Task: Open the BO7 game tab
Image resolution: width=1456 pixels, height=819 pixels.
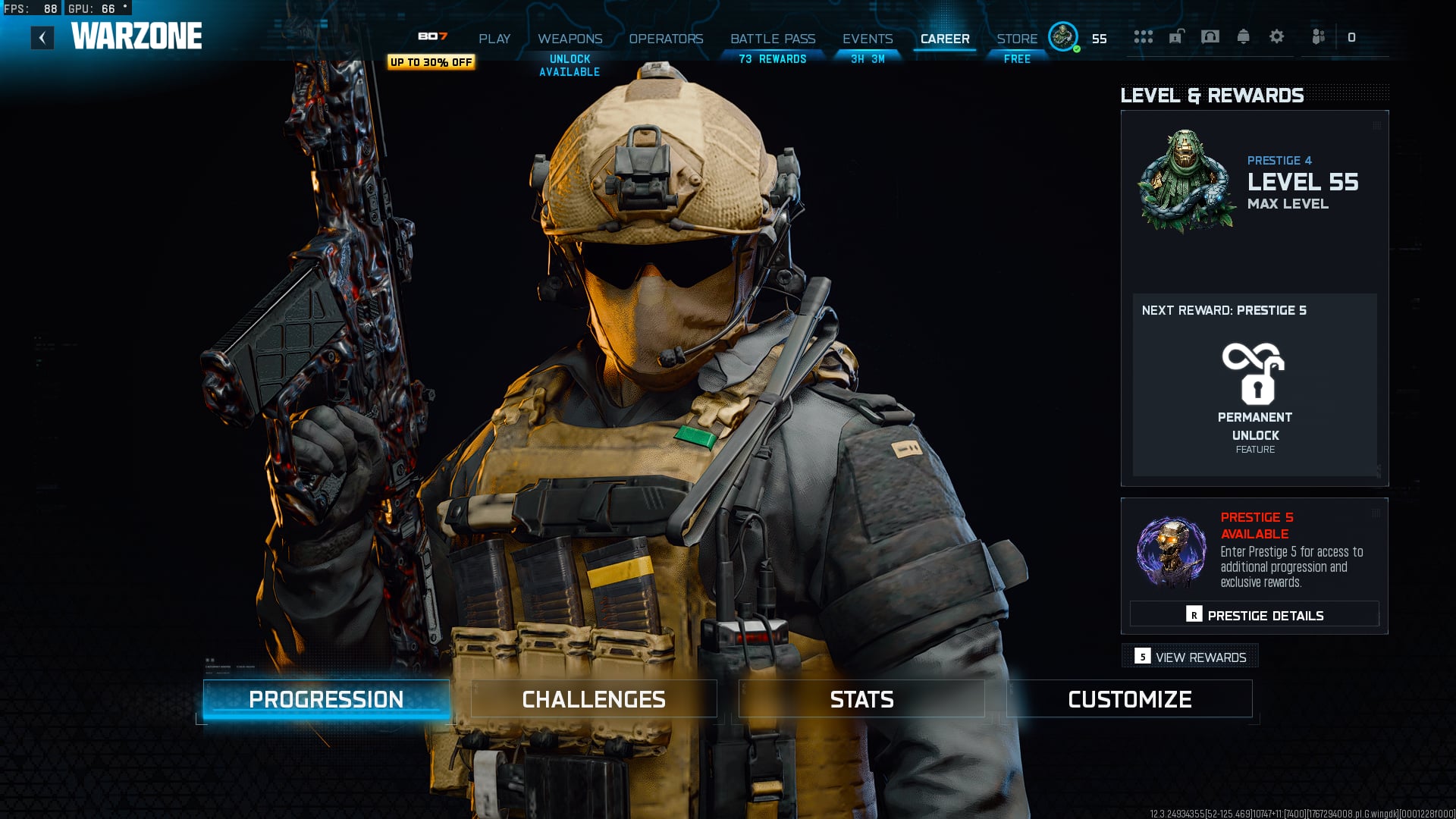Action: pyautogui.click(x=432, y=36)
